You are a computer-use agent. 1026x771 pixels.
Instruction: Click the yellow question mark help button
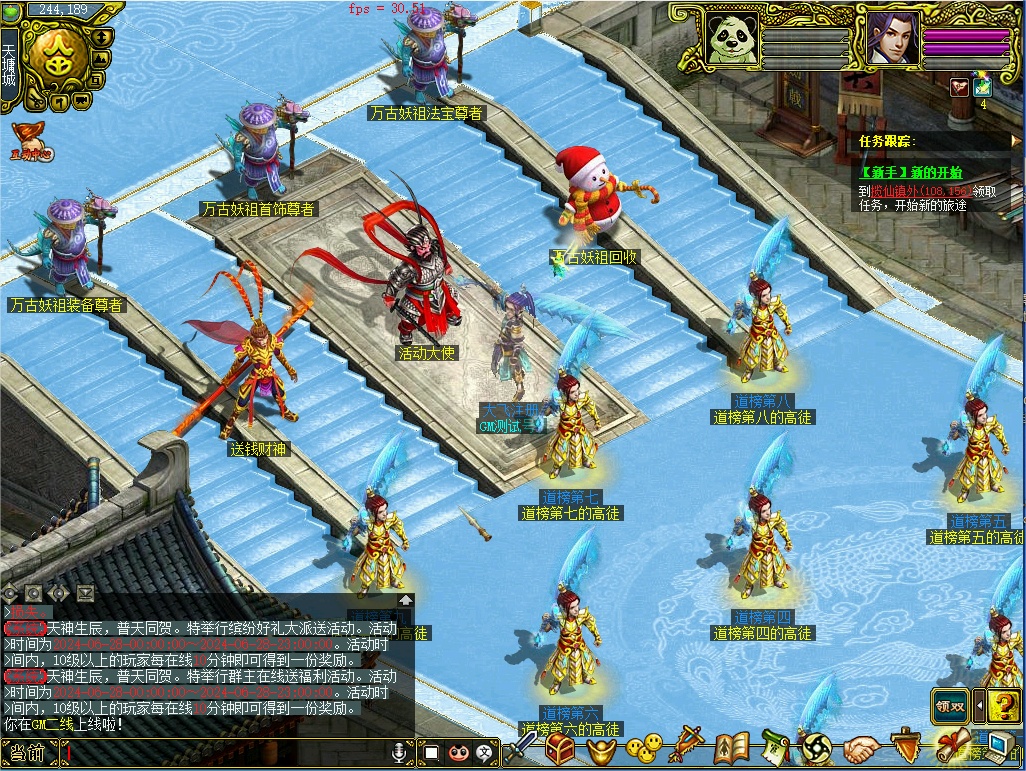(x=1004, y=705)
